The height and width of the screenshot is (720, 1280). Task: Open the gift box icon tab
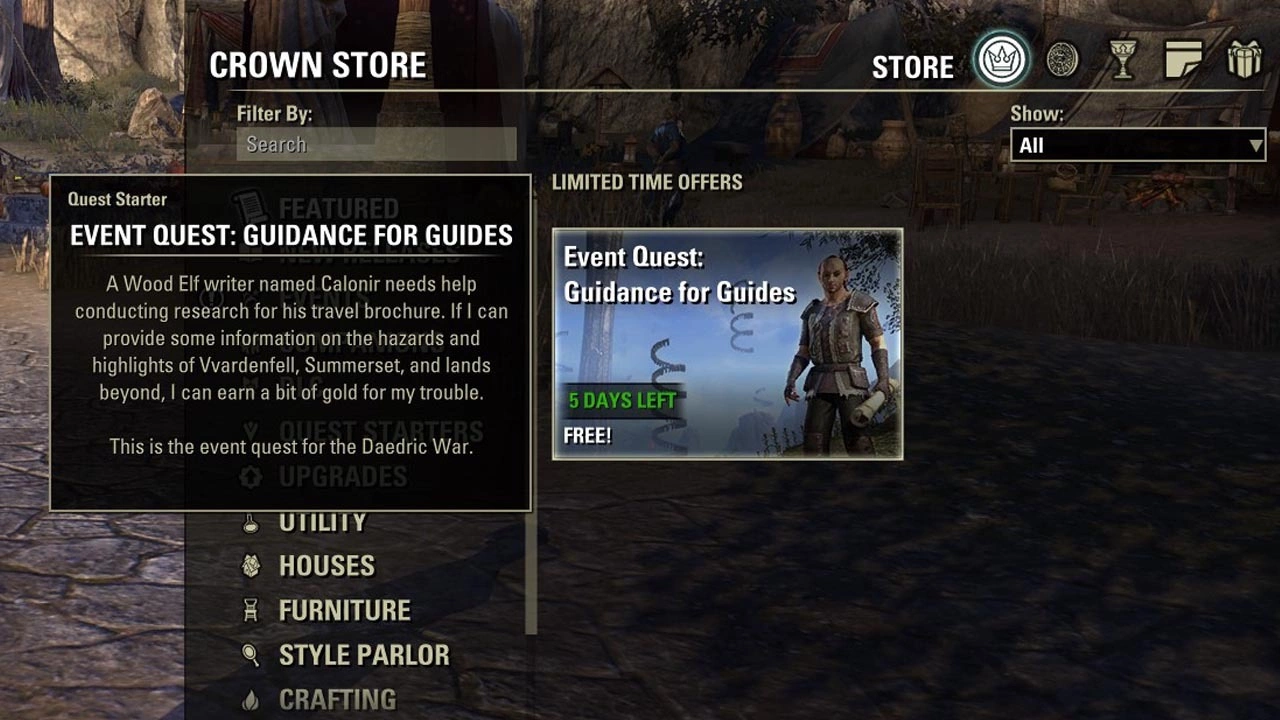point(1245,60)
